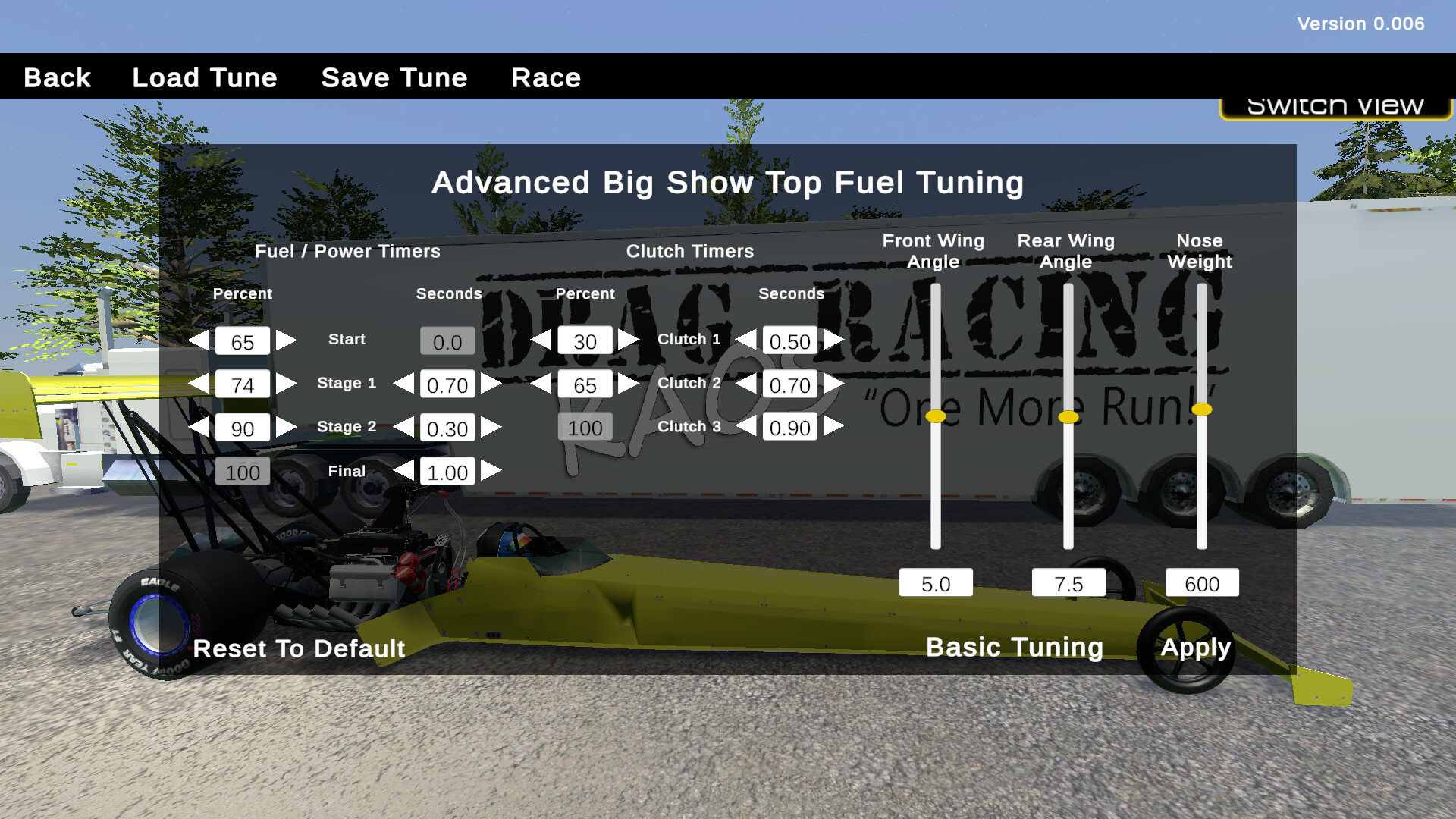Increase Clutch 1 seconds value

tap(834, 341)
